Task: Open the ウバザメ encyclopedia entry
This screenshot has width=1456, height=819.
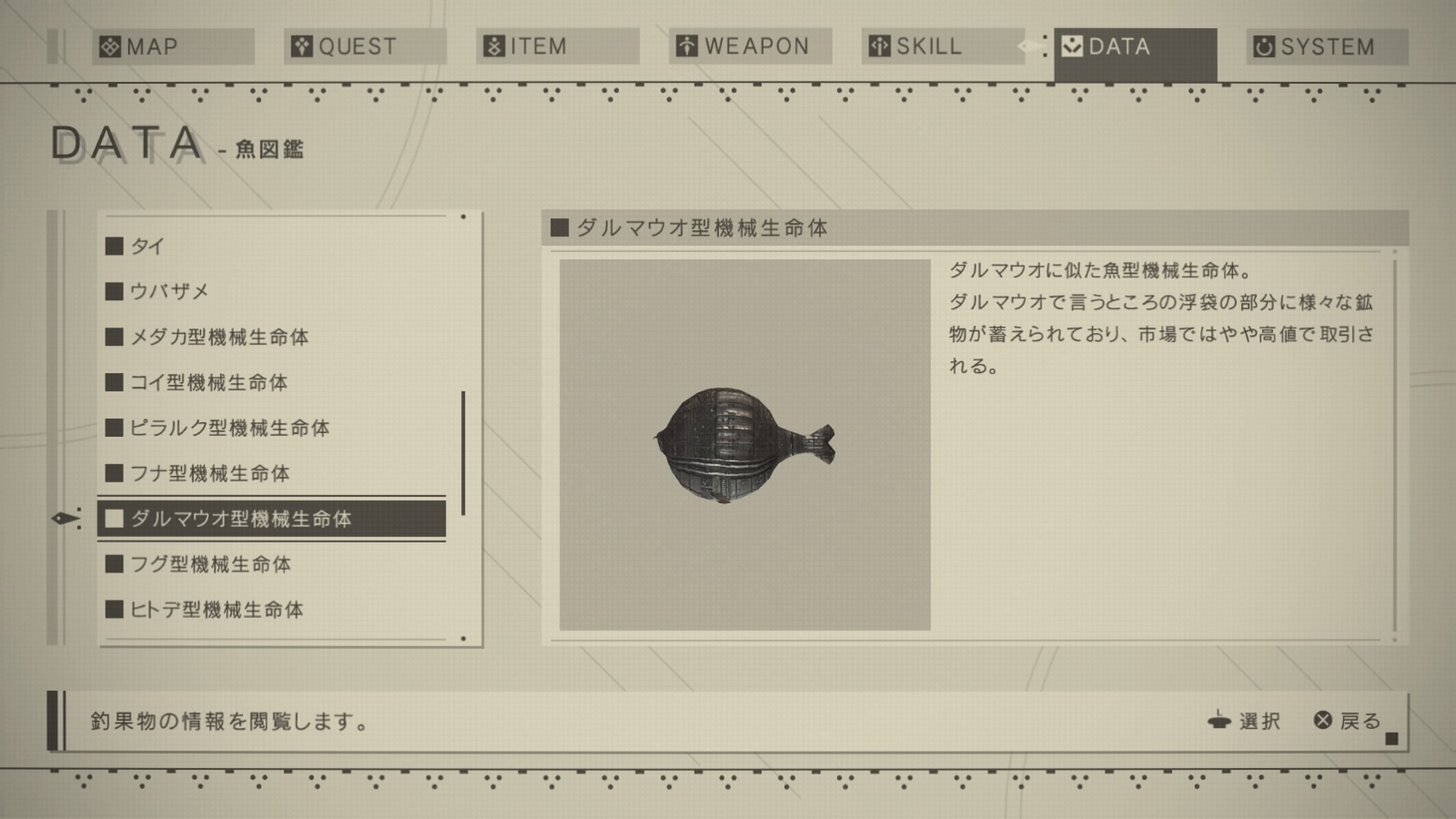Action: [167, 290]
